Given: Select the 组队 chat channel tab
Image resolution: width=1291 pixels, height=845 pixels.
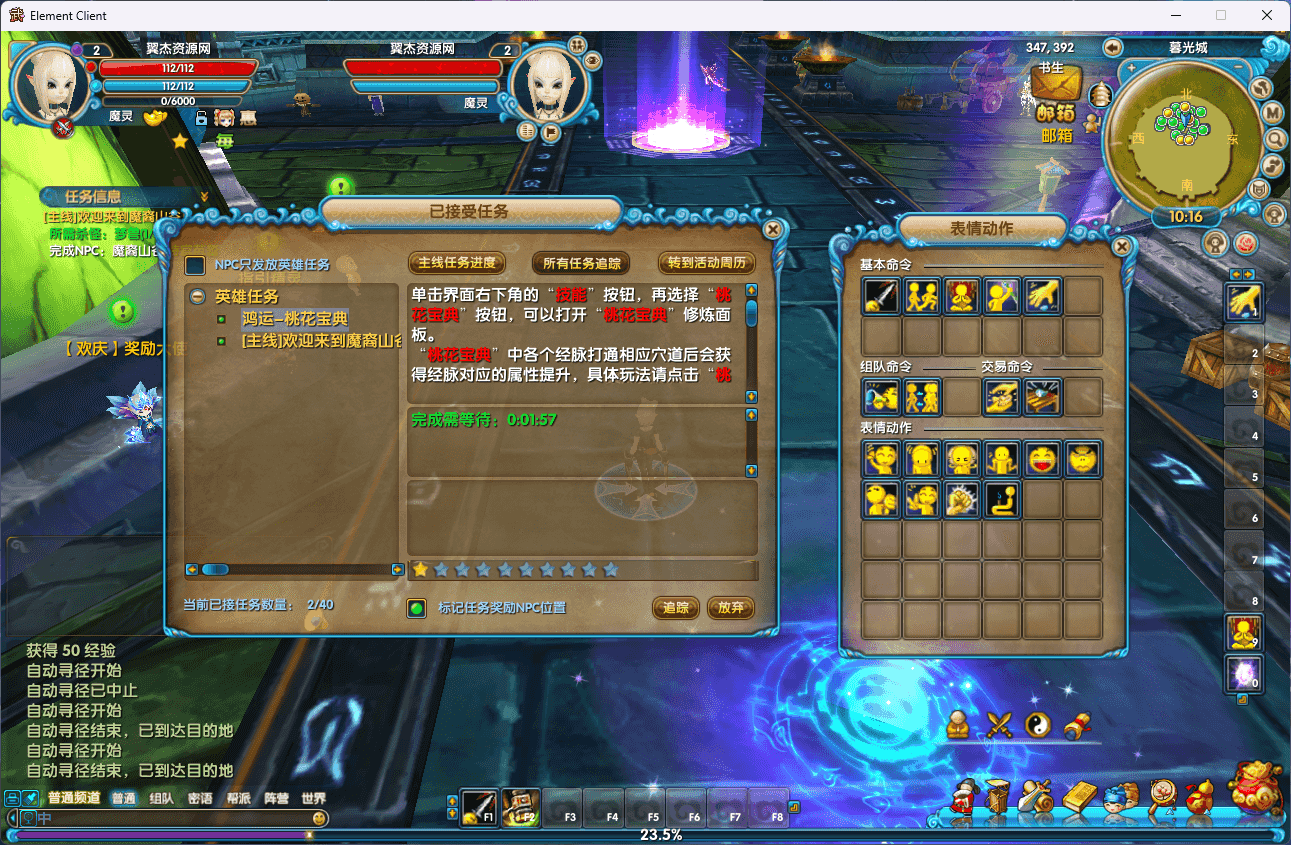Looking at the screenshot, I should [161, 799].
